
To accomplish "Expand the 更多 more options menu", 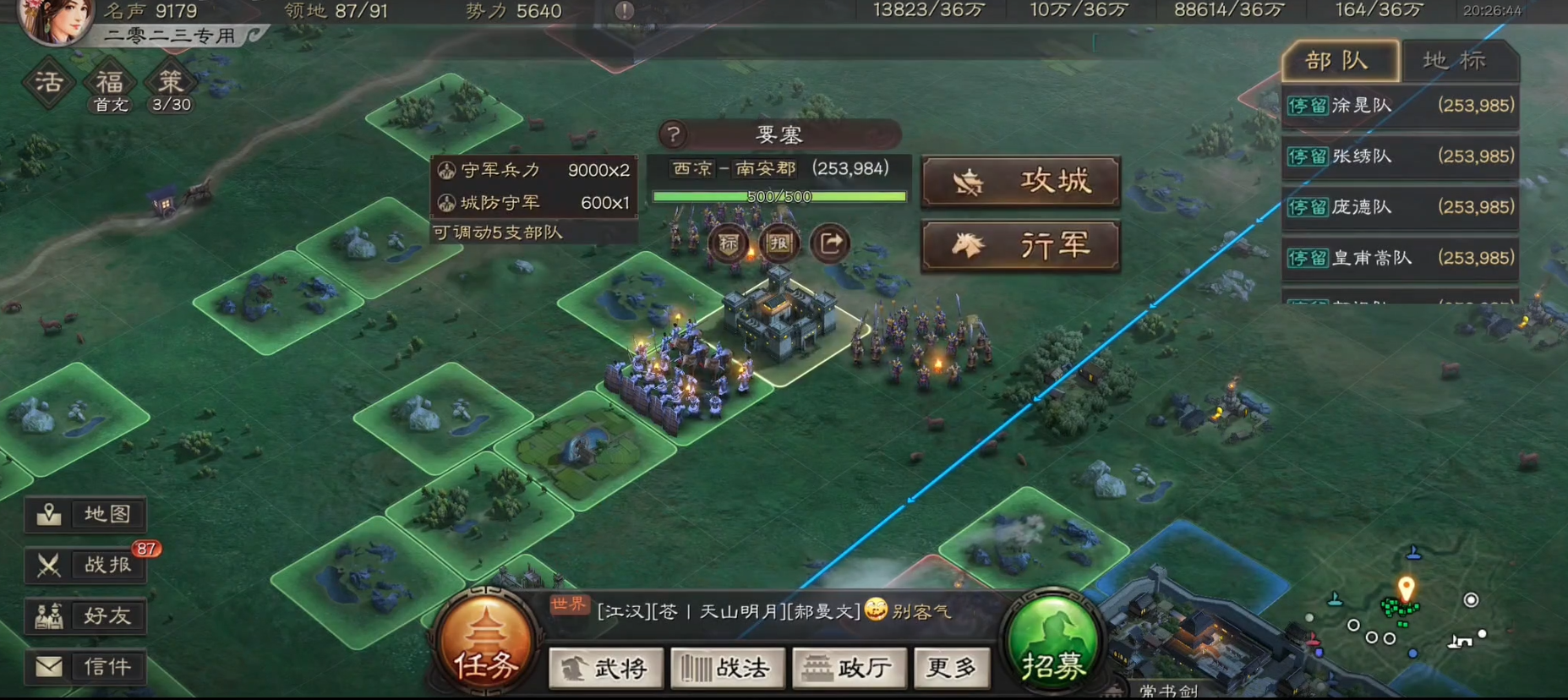I will tap(951, 668).
